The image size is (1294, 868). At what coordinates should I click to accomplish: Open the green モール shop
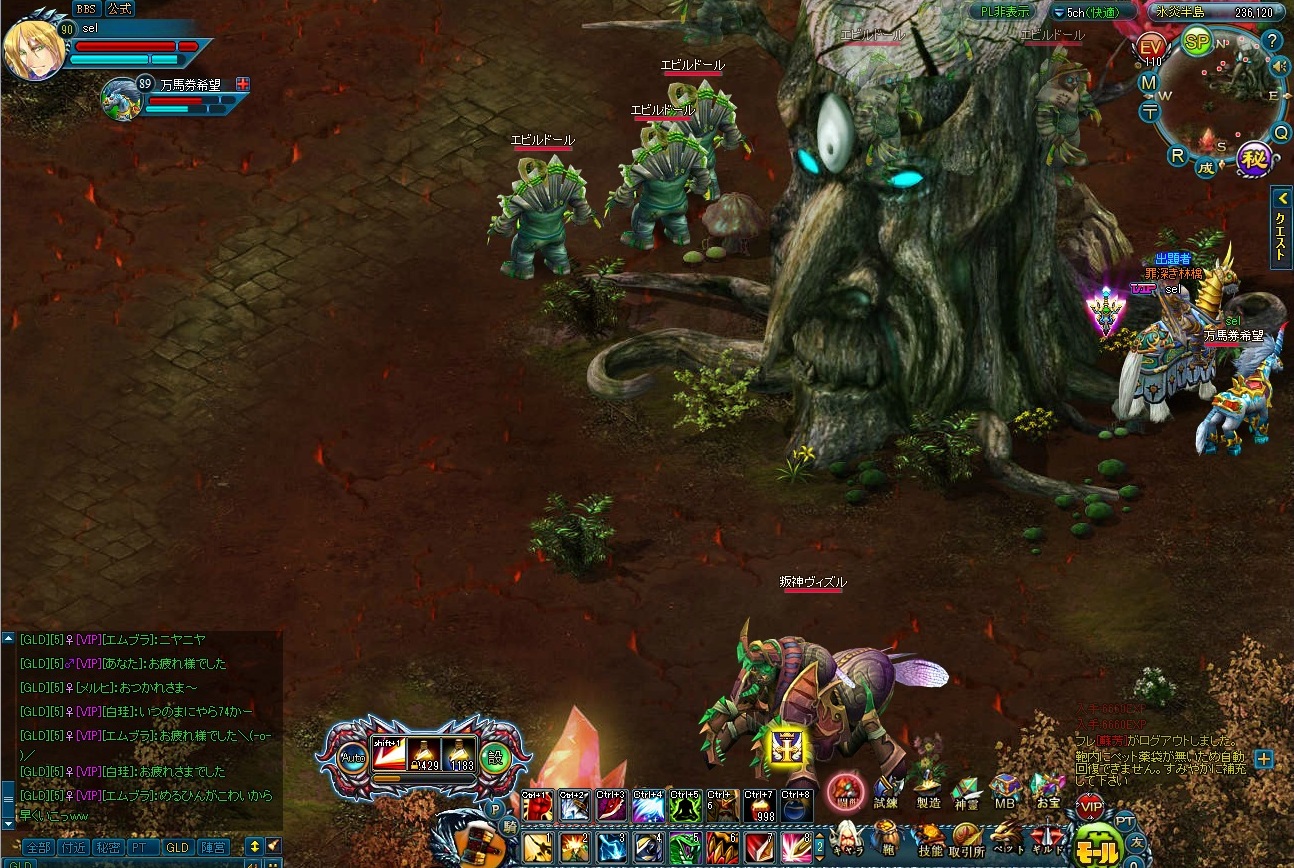(1097, 849)
